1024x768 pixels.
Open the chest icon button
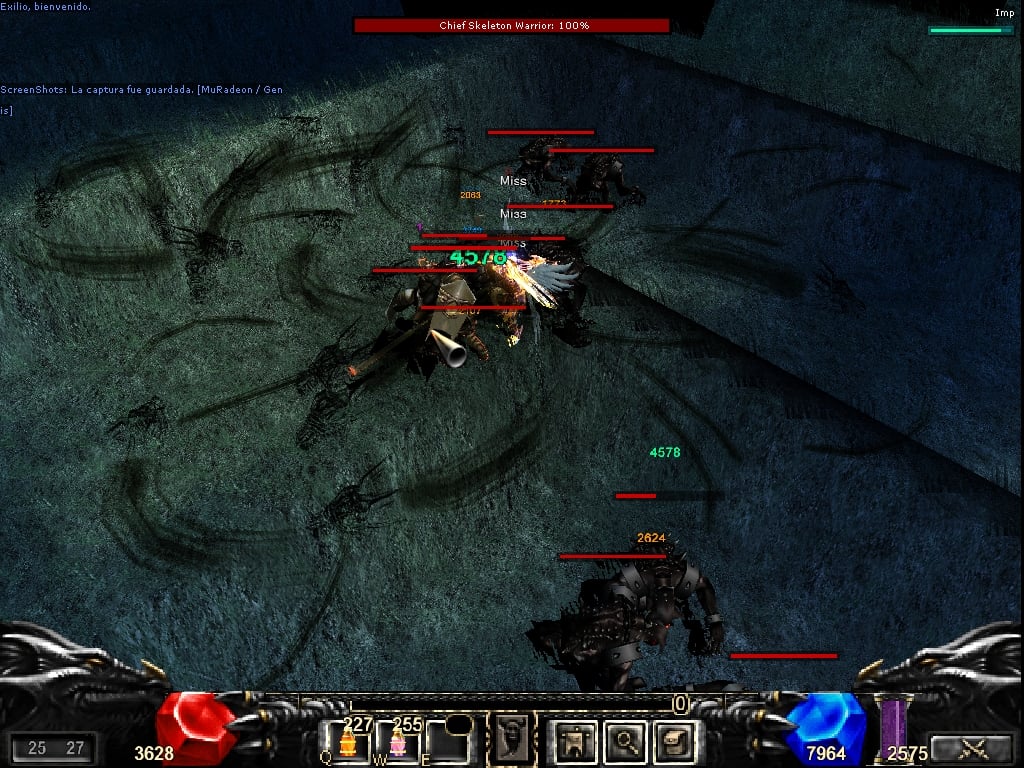coord(673,741)
